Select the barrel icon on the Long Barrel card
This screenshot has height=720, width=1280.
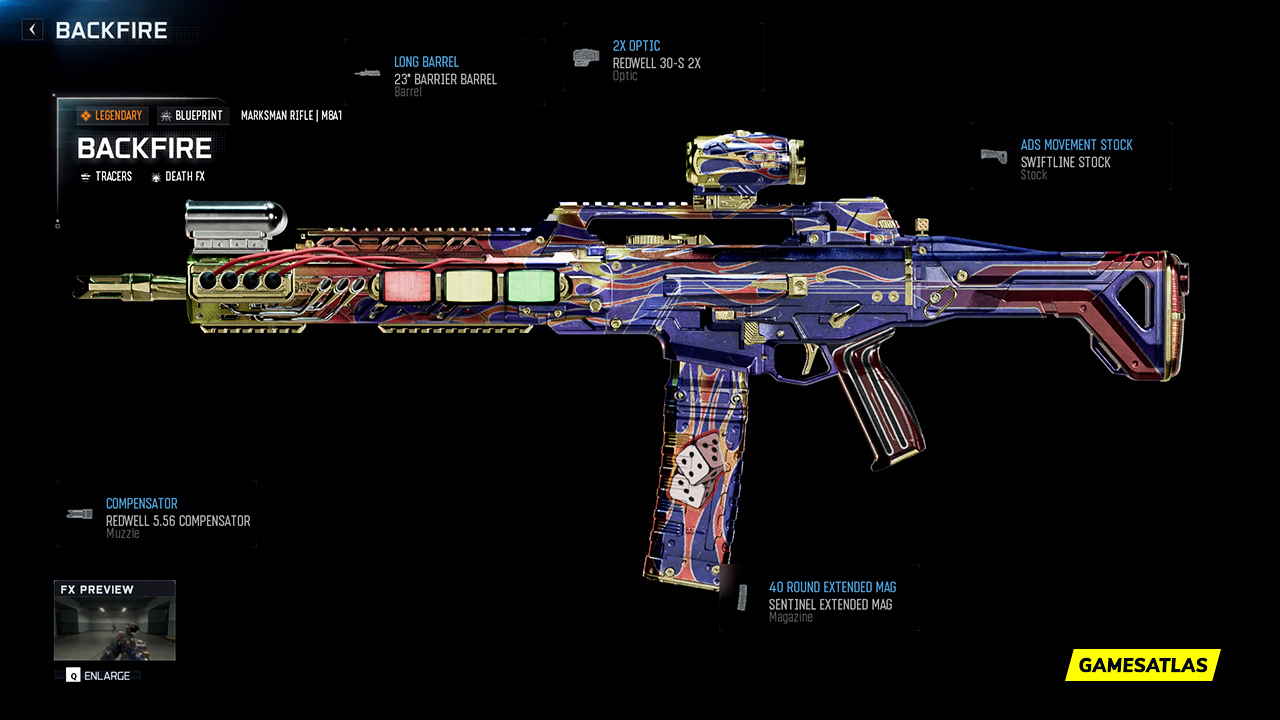click(368, 71)
